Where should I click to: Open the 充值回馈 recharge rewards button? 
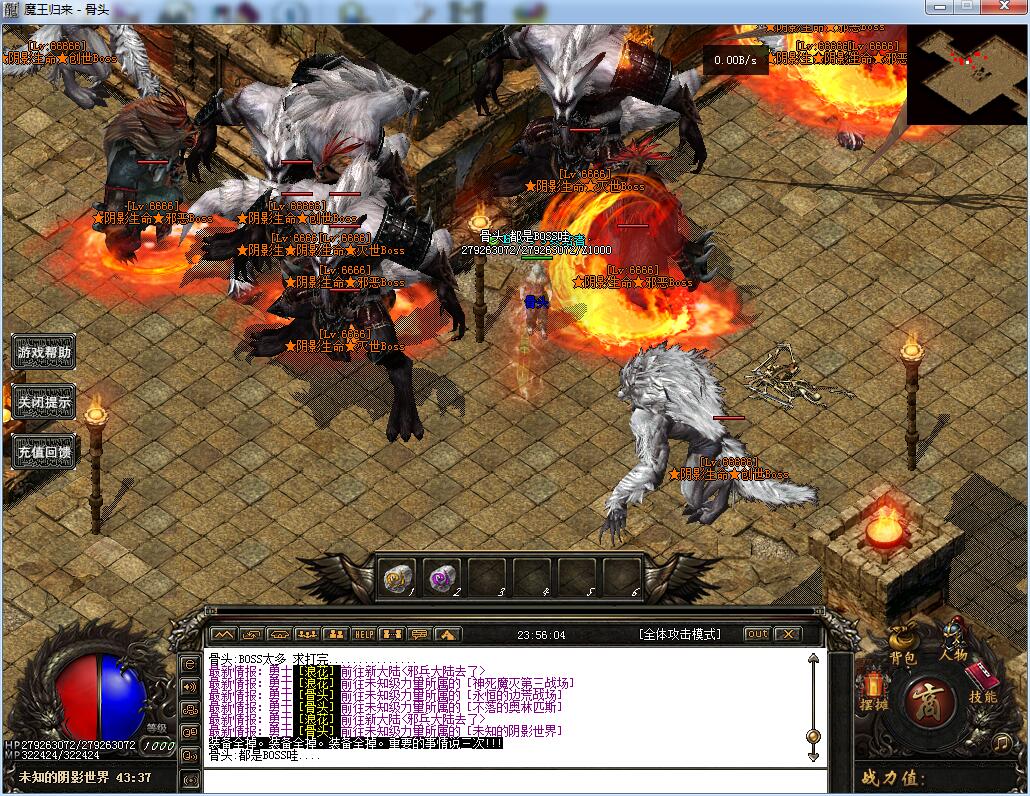click(44, 452)
